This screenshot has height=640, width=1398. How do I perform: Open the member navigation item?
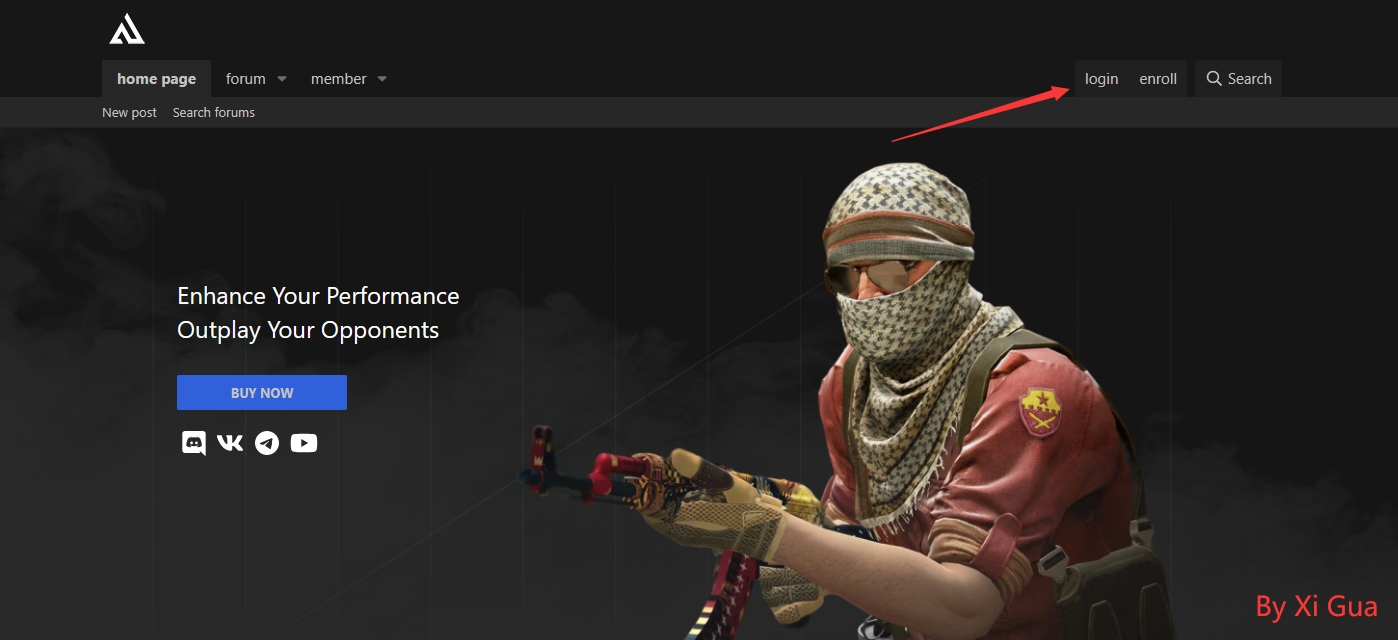click(x=338, y=79)
